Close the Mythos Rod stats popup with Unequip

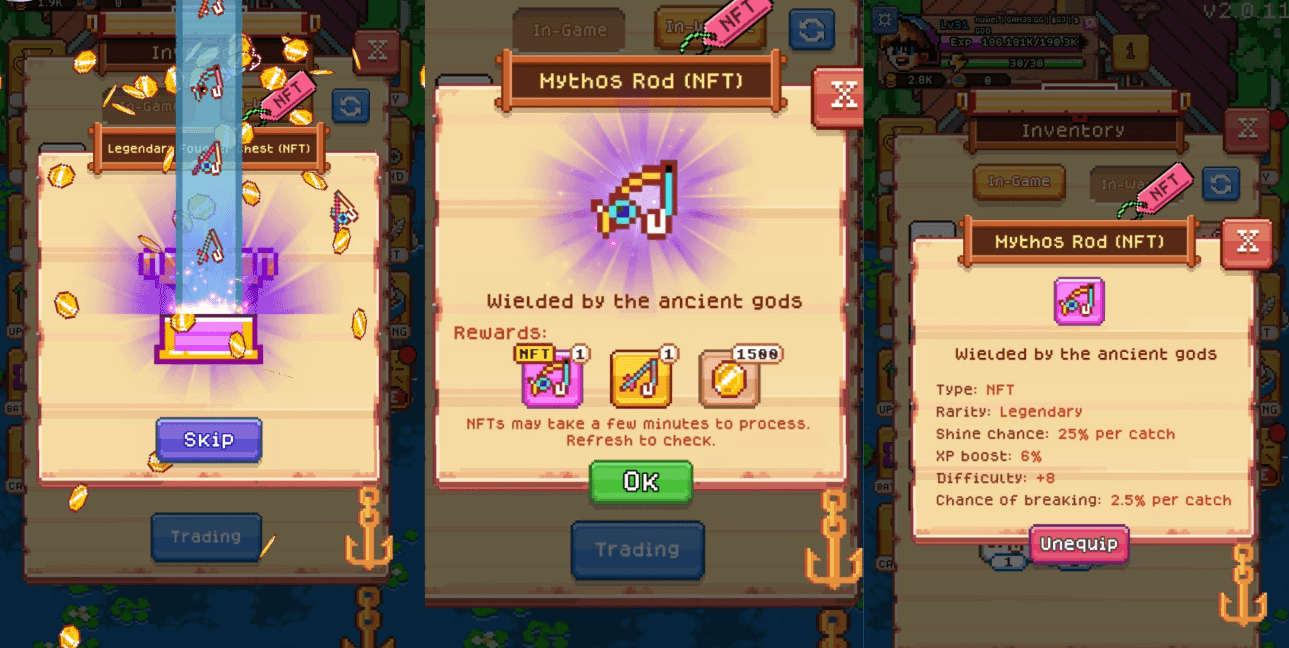(x=1247, y=242)
